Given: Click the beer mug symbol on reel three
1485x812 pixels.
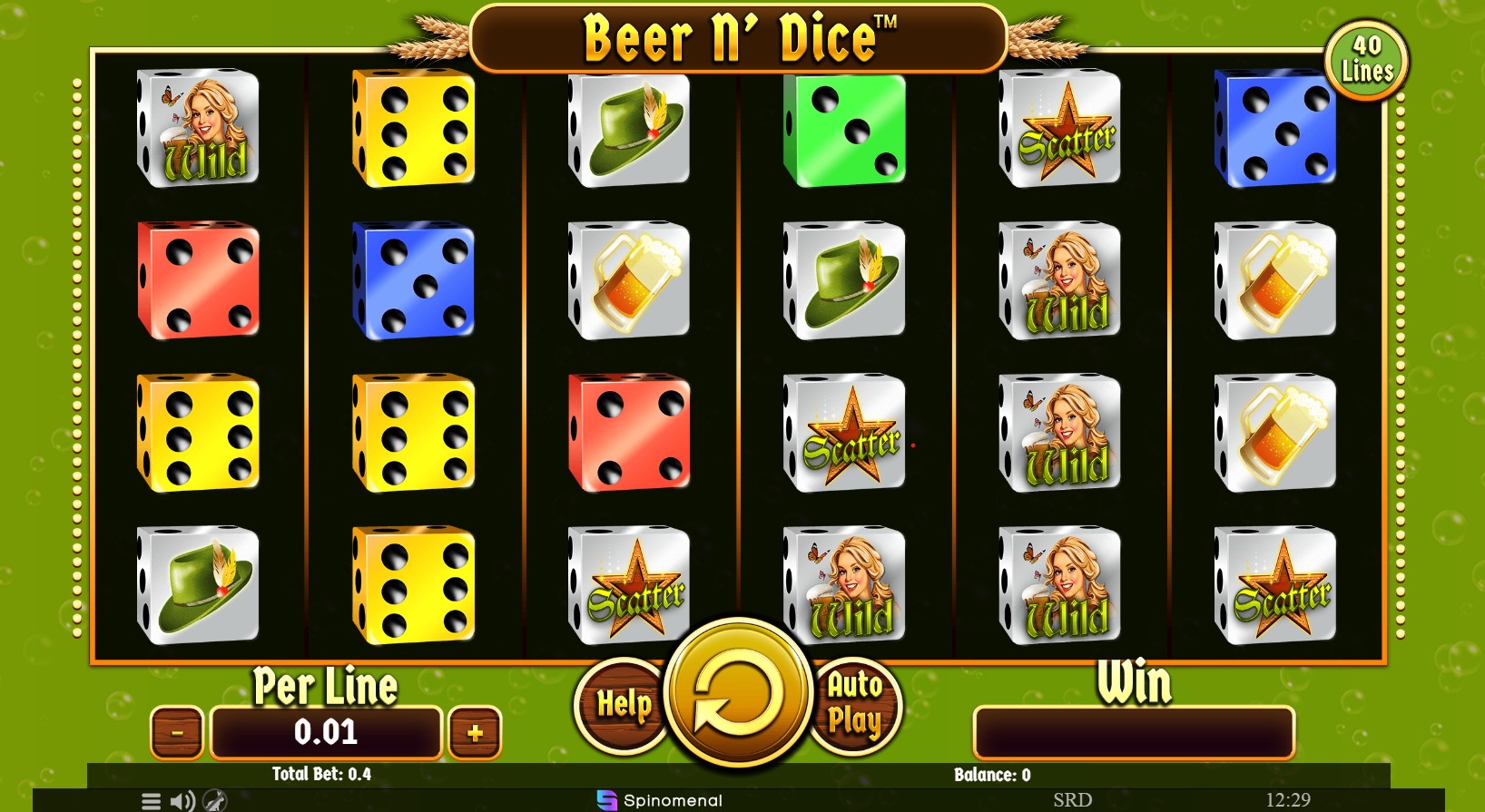Looking at the screenshot, I should click(x=630, y=282).
